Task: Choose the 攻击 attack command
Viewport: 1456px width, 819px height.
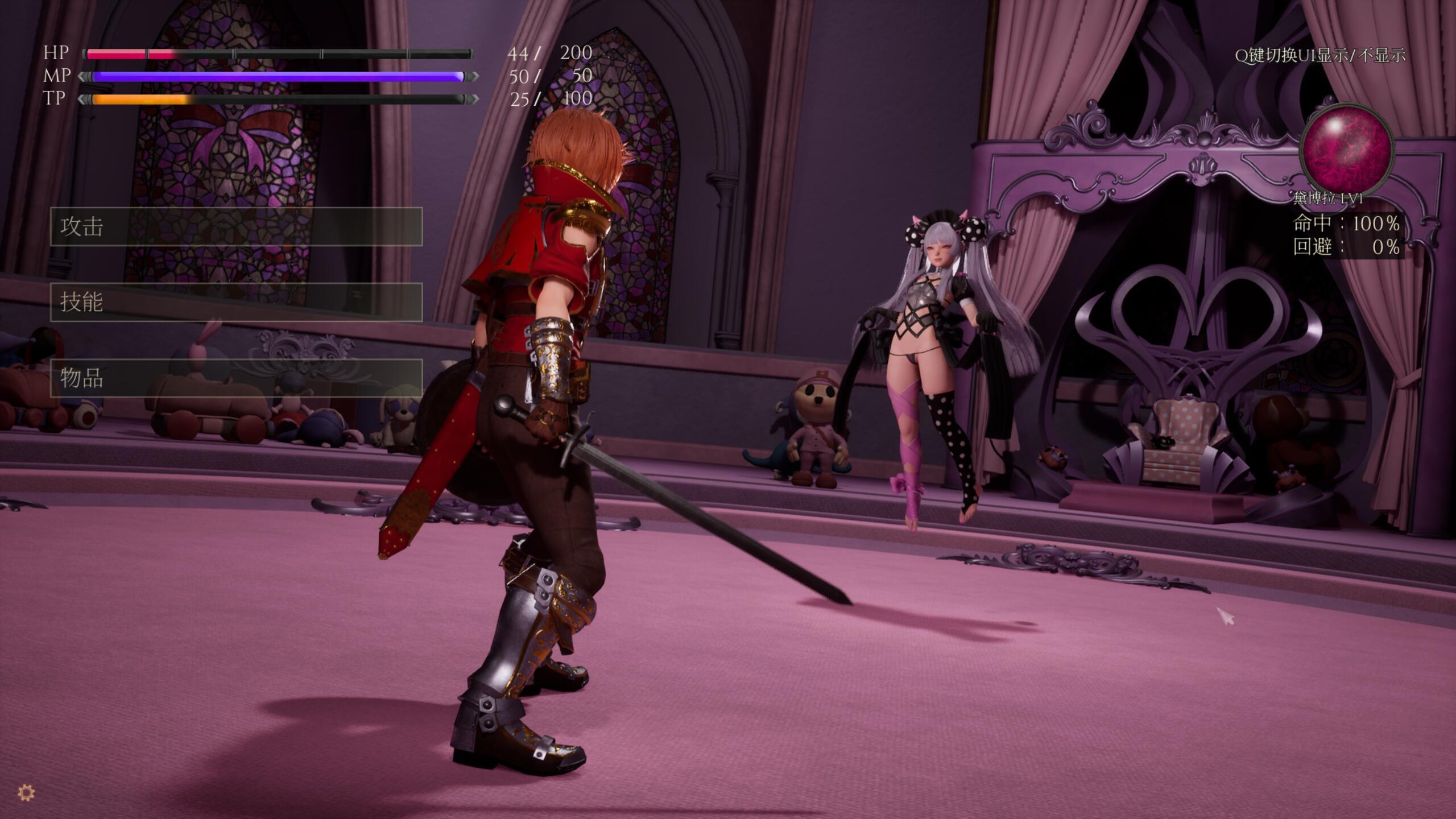Action: point(236,226)
